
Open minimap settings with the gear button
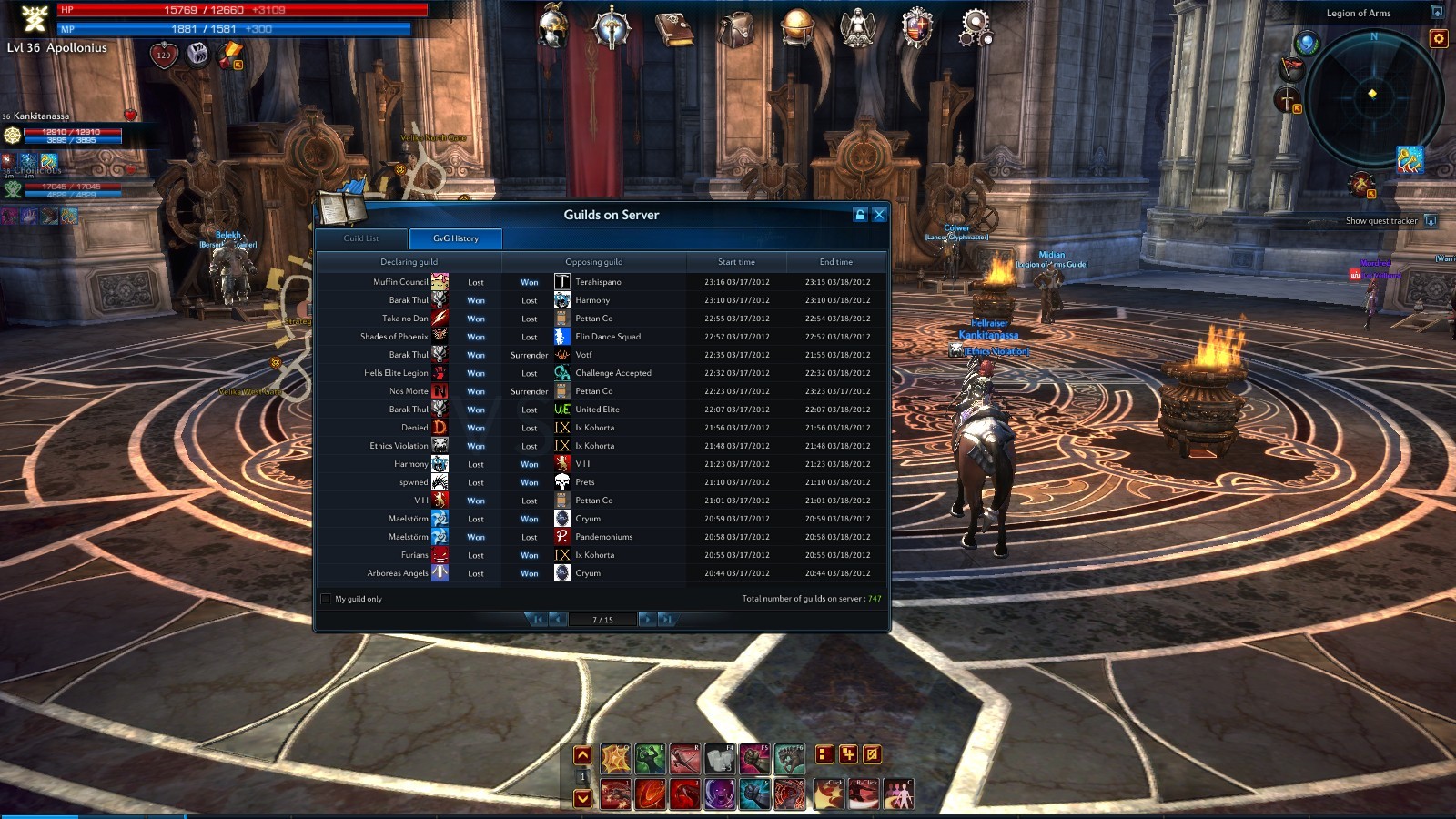pos(1439,38)
